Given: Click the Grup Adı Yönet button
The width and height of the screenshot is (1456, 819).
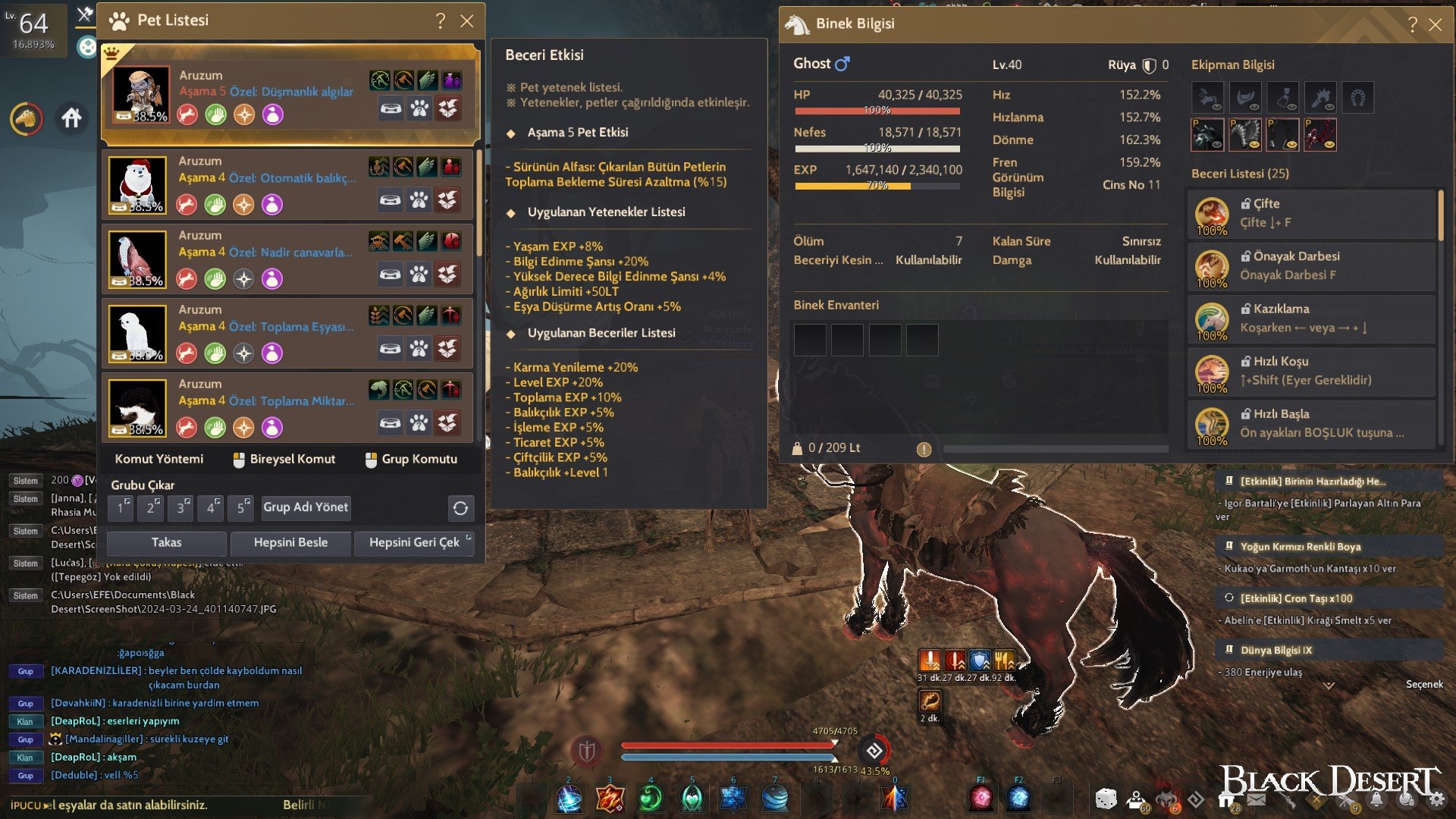Looking at the screenshot, I should tap(305, 508).
